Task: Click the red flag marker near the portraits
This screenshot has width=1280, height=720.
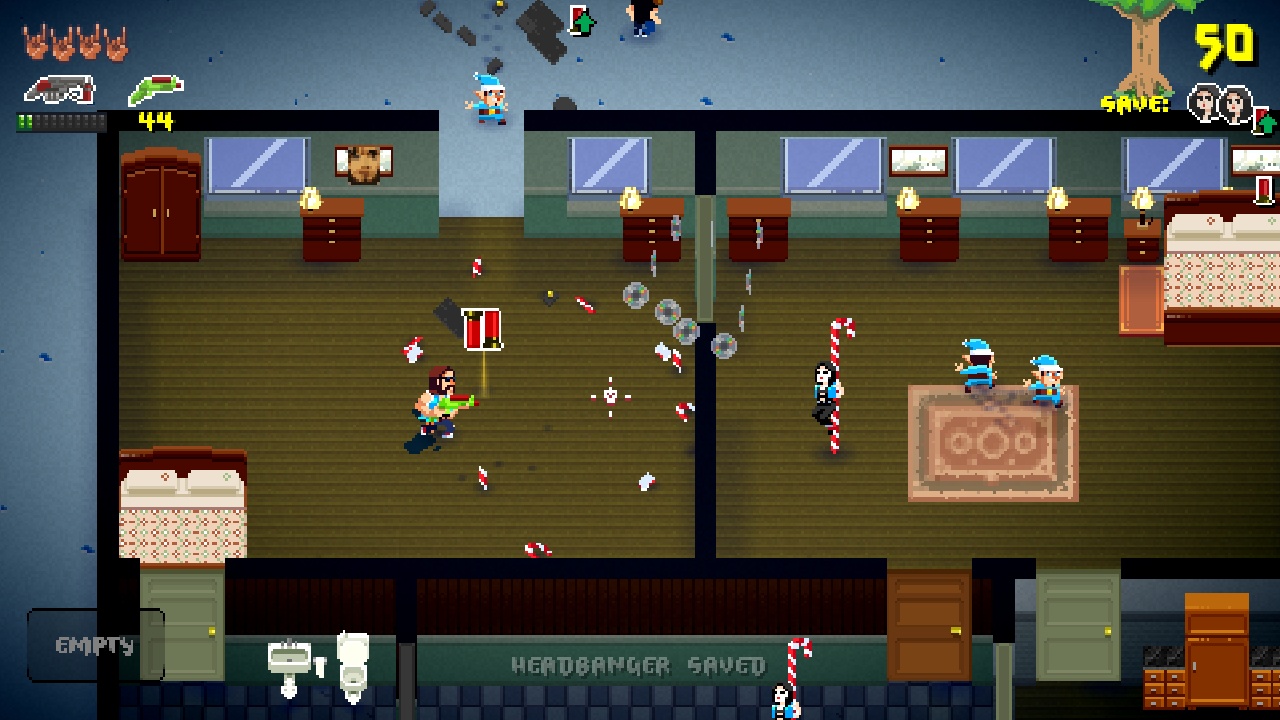Action: 1258,116
